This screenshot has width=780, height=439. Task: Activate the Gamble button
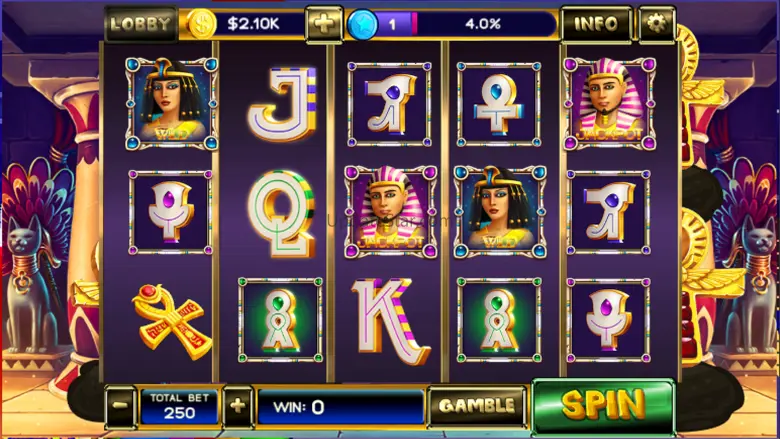coord(476,406)
